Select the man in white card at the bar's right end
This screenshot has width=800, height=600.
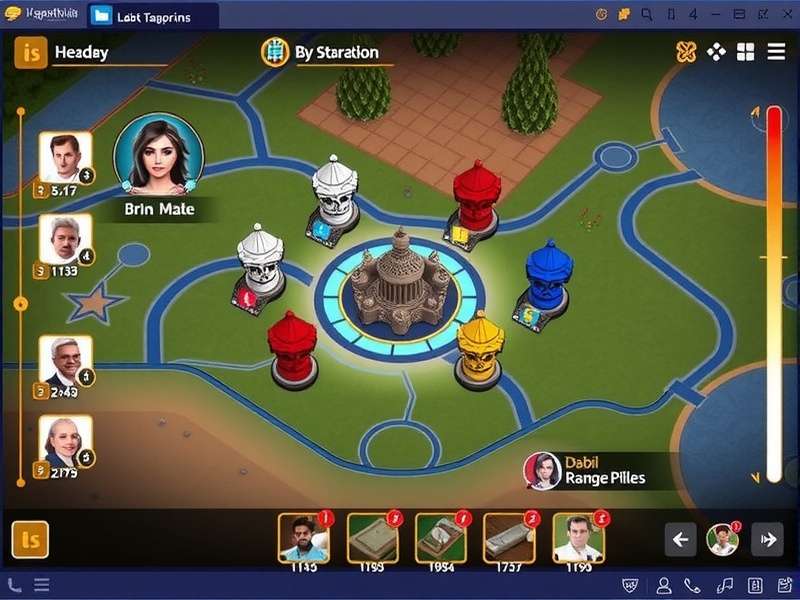pos(578,539)
